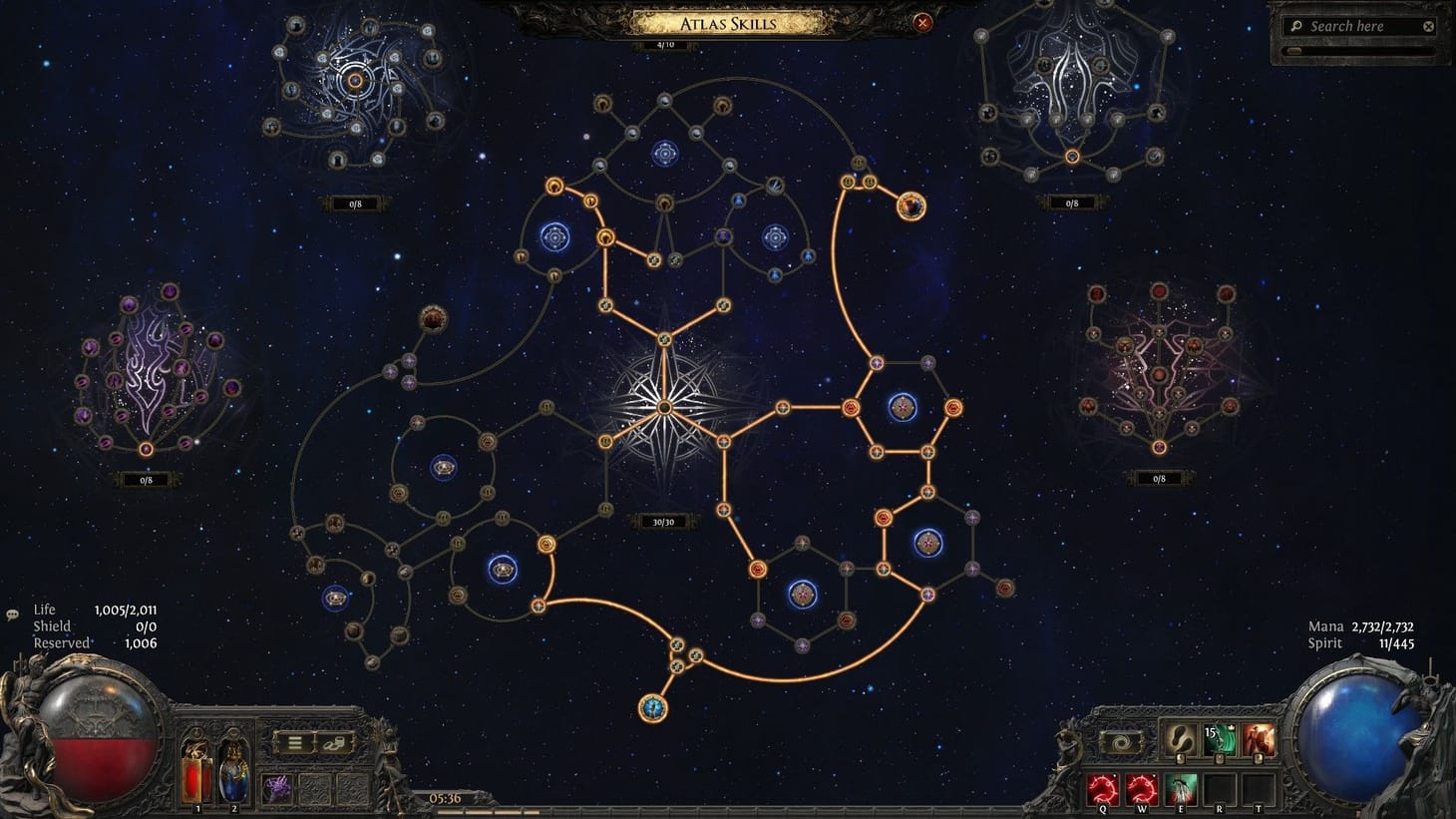The image size is (1456, 819).
Task: Open chat via the speech bubble icon
Action: point(10,615)
